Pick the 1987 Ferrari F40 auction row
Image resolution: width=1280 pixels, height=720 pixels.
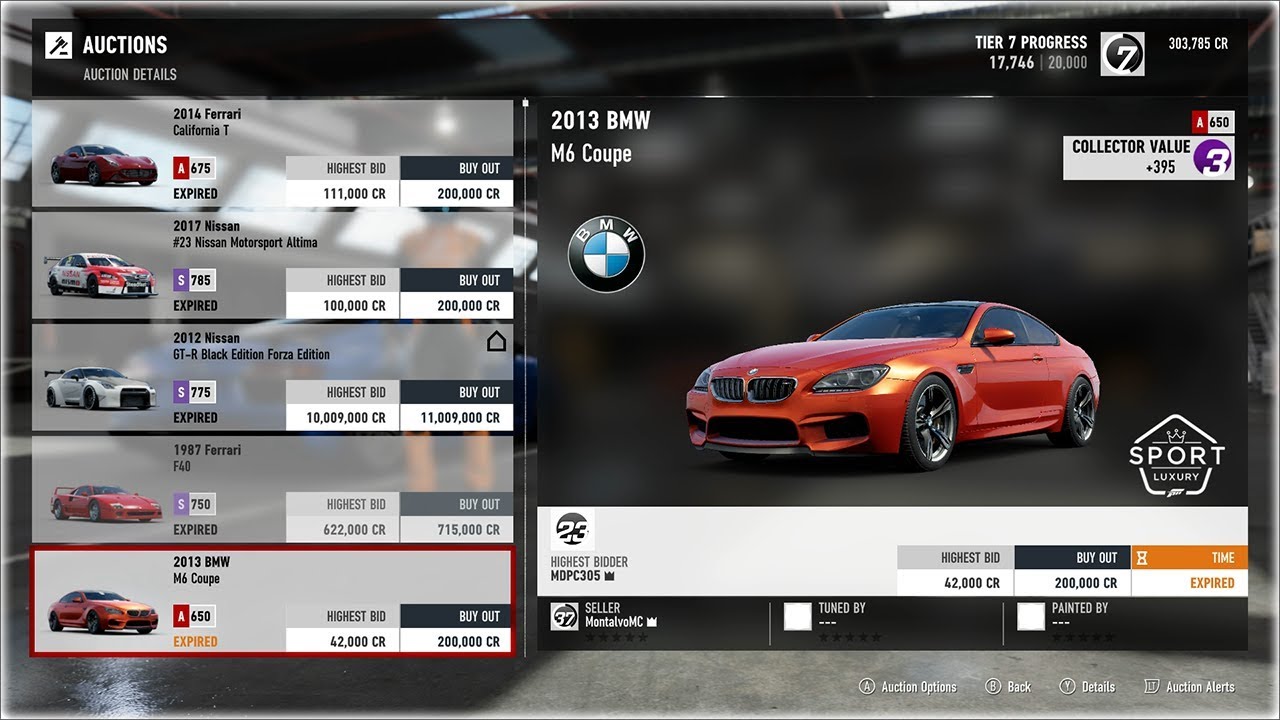click(272, 489)
